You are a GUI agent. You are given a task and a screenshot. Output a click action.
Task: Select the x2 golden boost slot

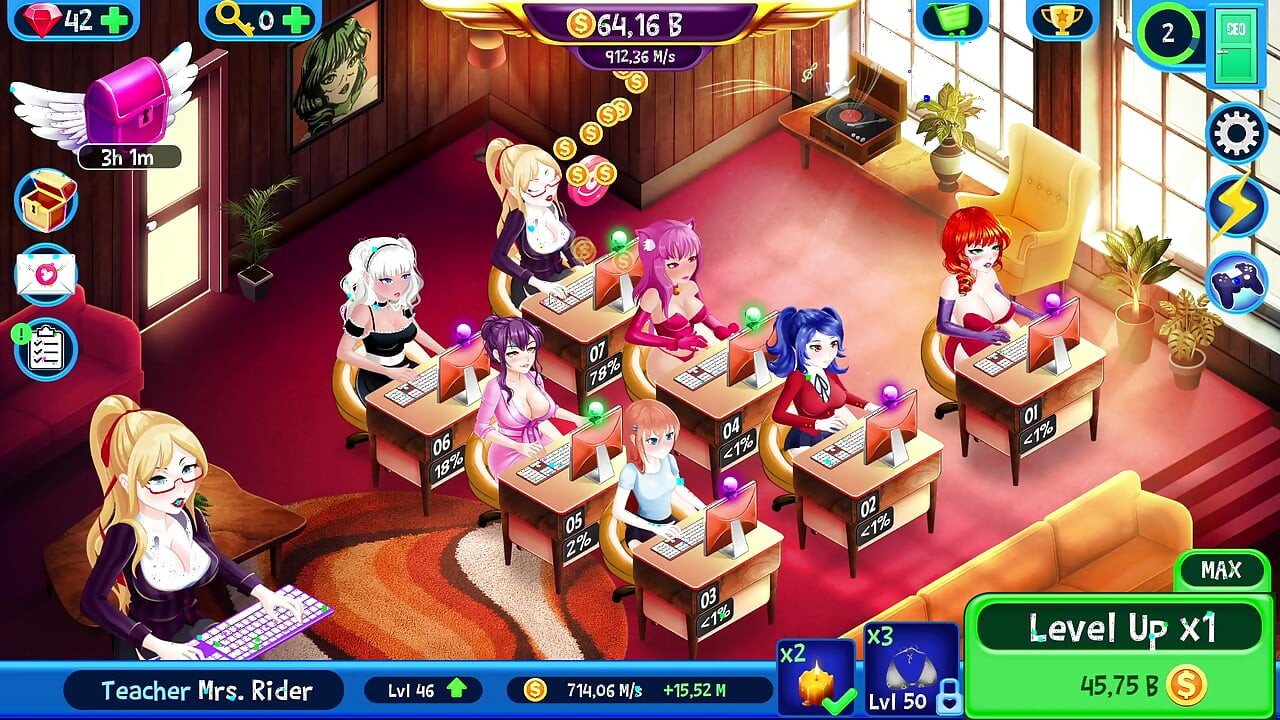point(816,678)
